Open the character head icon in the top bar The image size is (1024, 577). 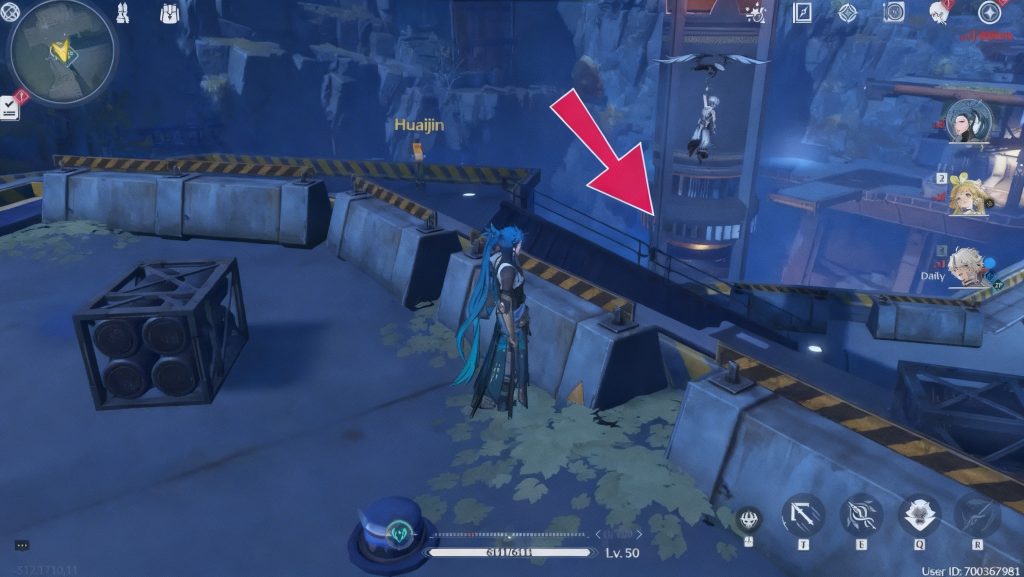point(939,13)
